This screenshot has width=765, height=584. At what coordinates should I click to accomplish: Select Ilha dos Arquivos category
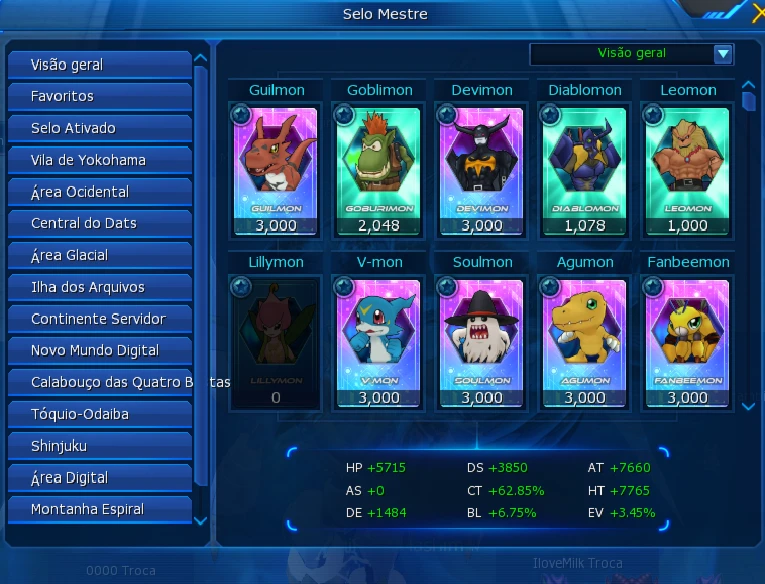(x=99, y=288)
